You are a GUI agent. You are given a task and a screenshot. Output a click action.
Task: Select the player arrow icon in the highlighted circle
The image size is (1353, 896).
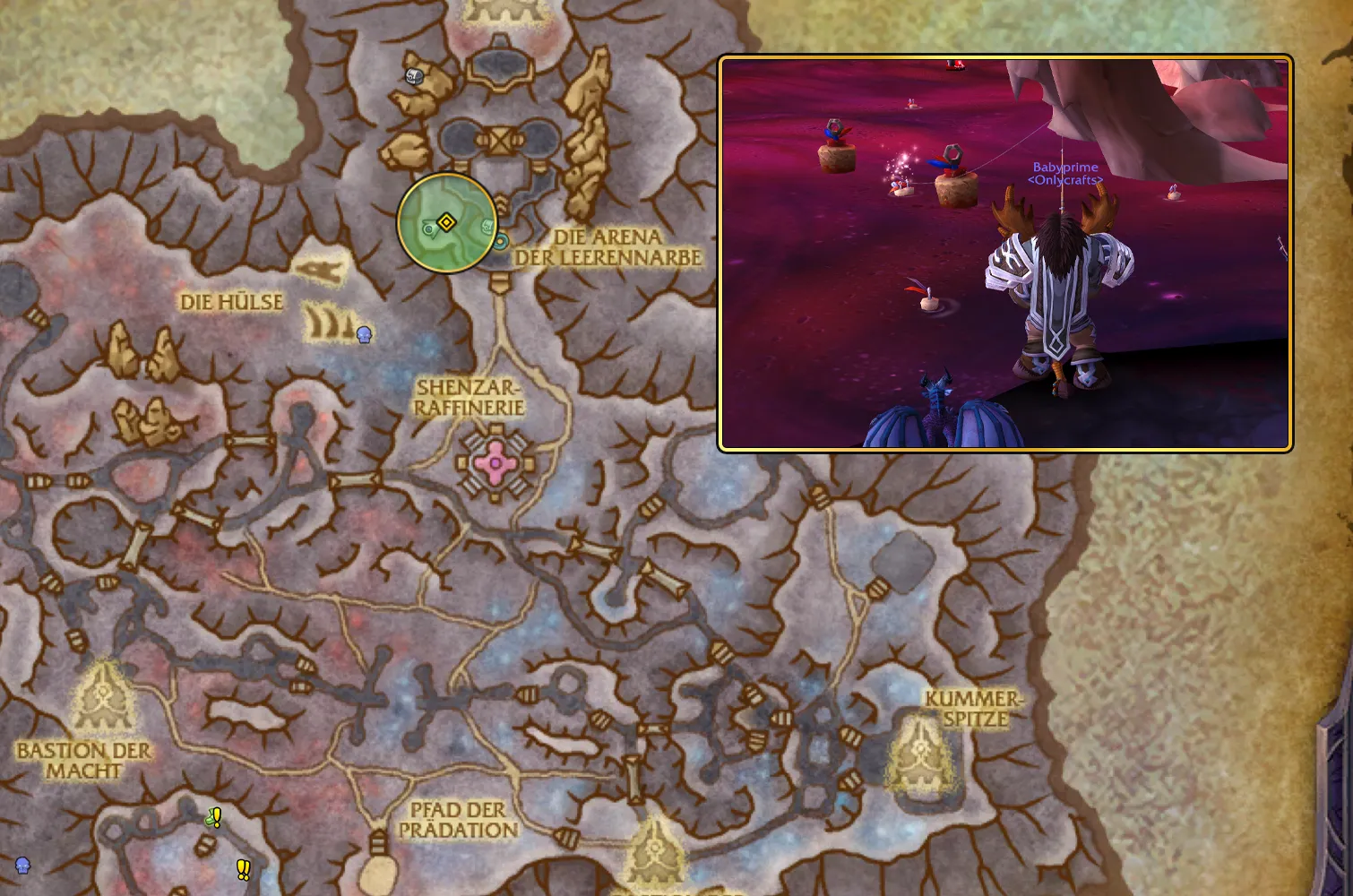point(428,228)
